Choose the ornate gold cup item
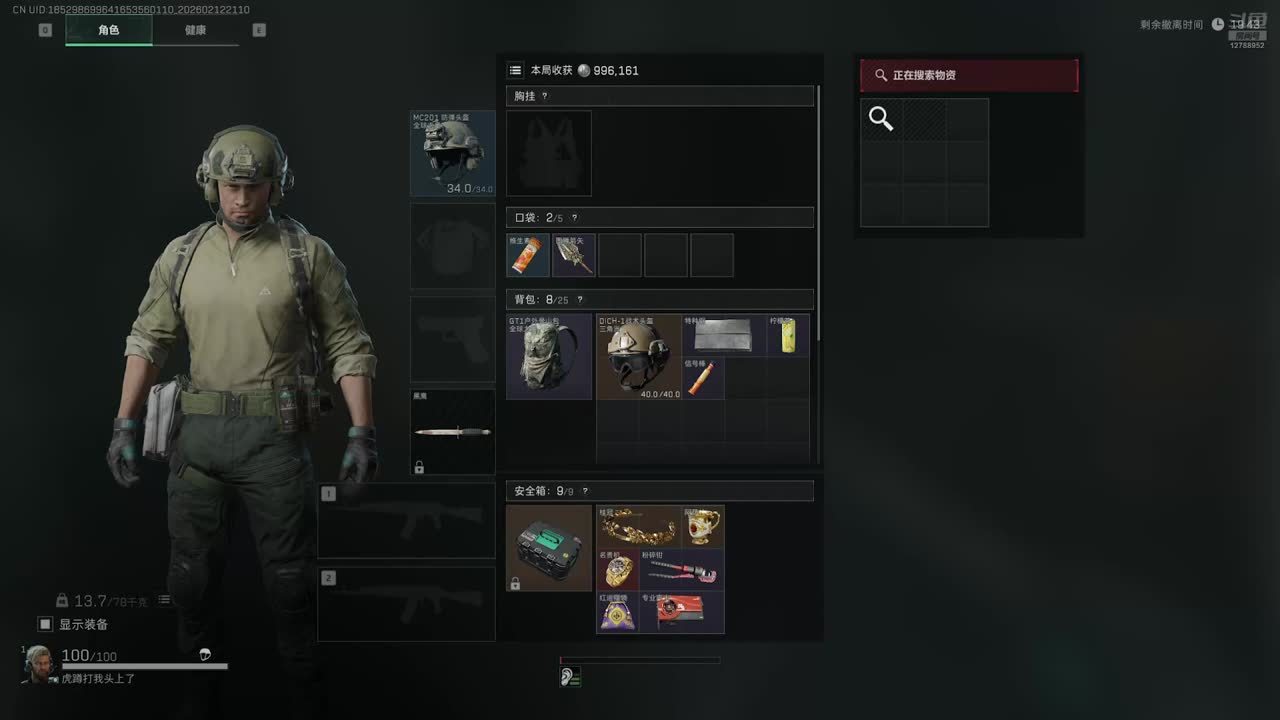The height and width of the screenshot is (720, 1280). [703, 526]
